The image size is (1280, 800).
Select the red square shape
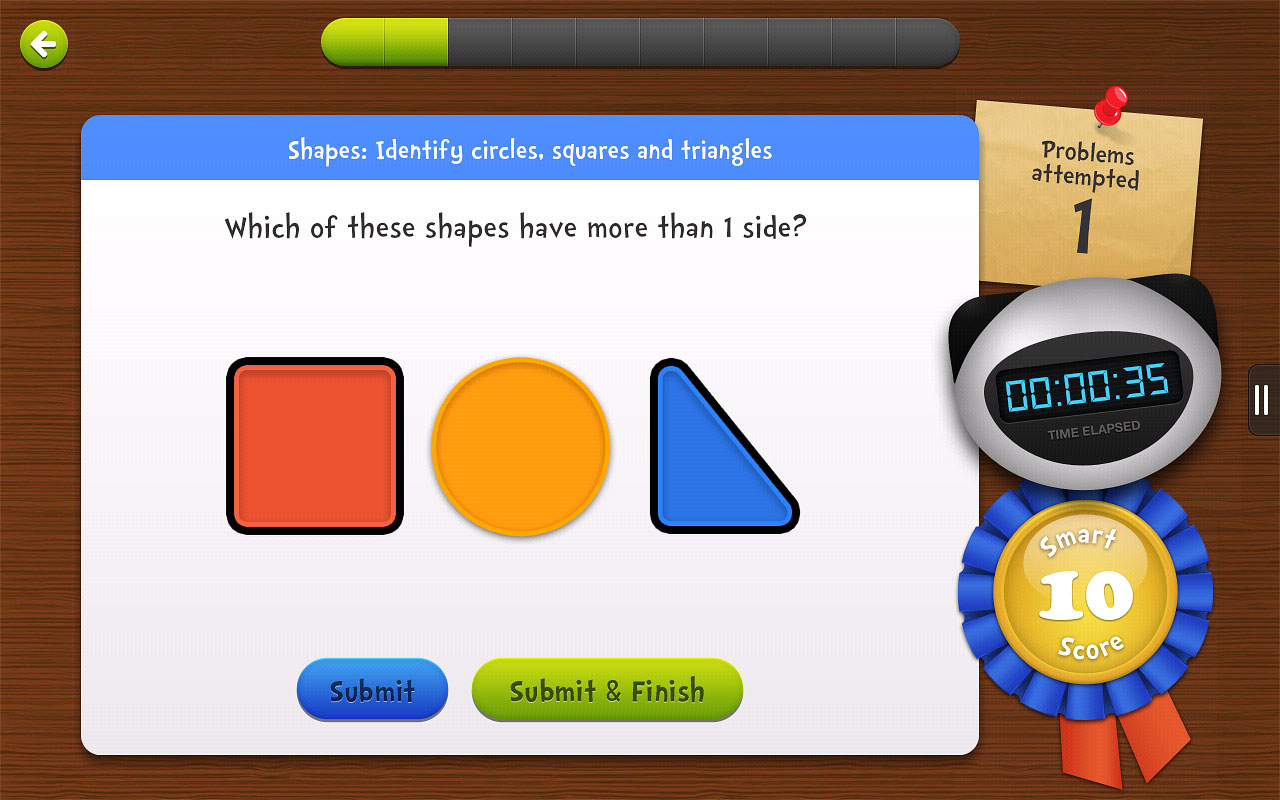[x=315, y=446]
